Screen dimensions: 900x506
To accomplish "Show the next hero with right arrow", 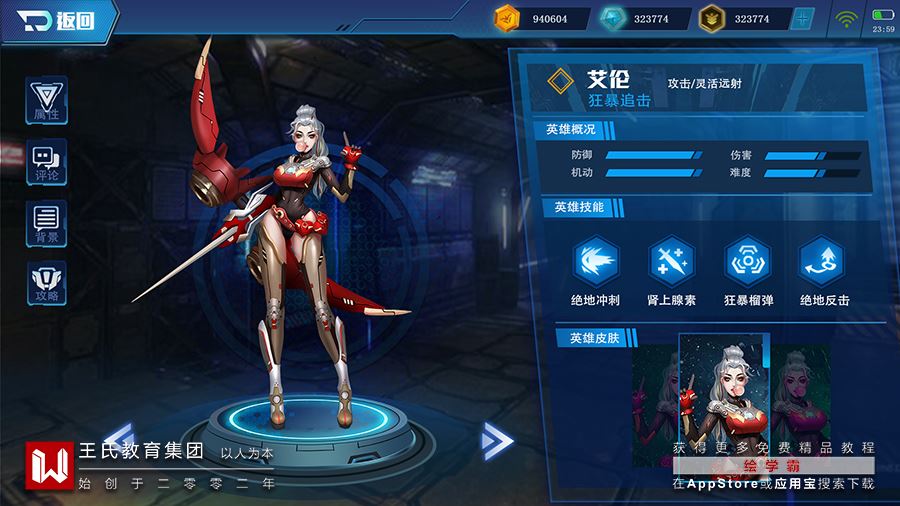I will pos(496,440).
